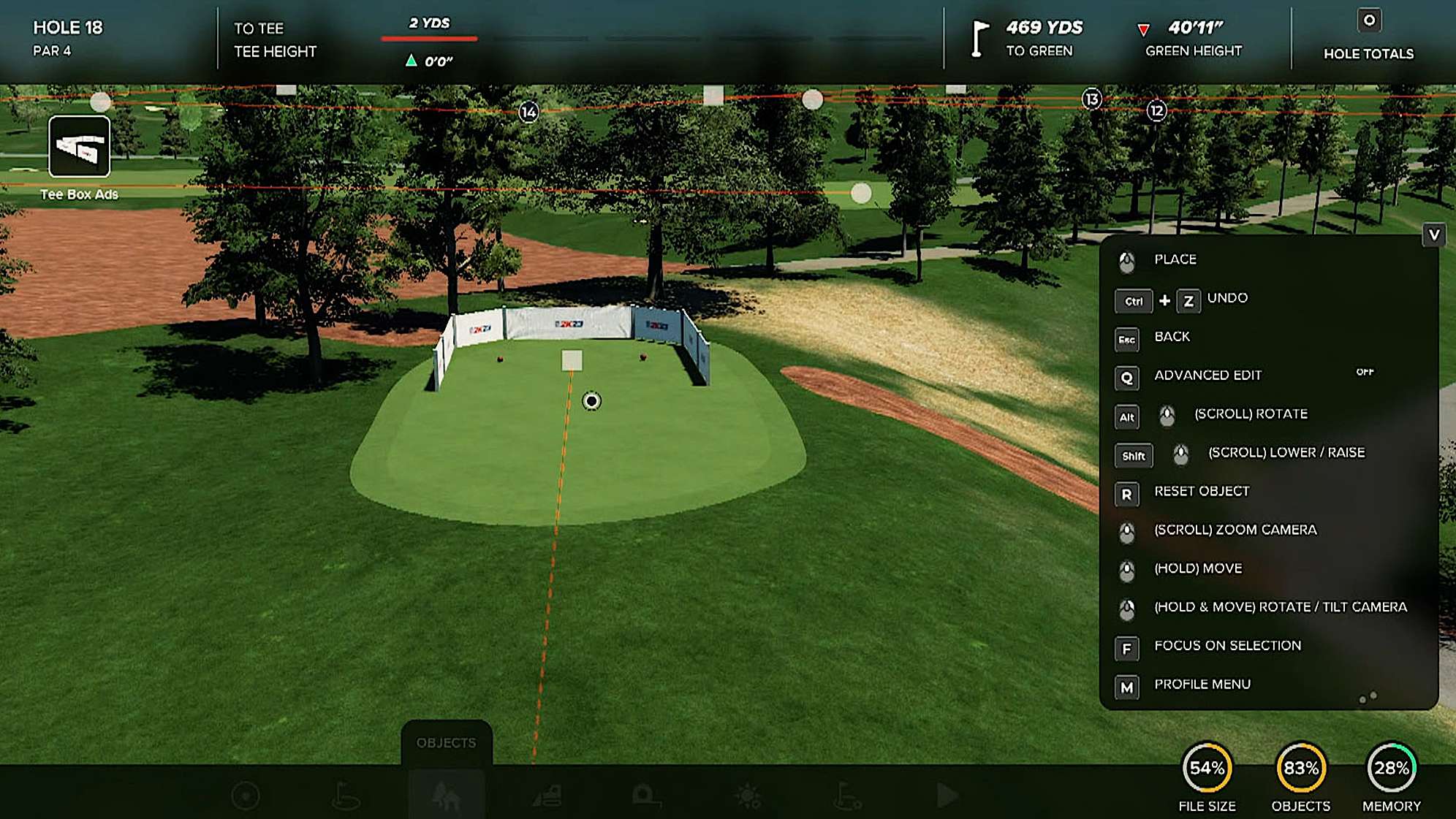Open the sun lighting settings tool
Screen dimensions: 1456x819
(748, 795)
